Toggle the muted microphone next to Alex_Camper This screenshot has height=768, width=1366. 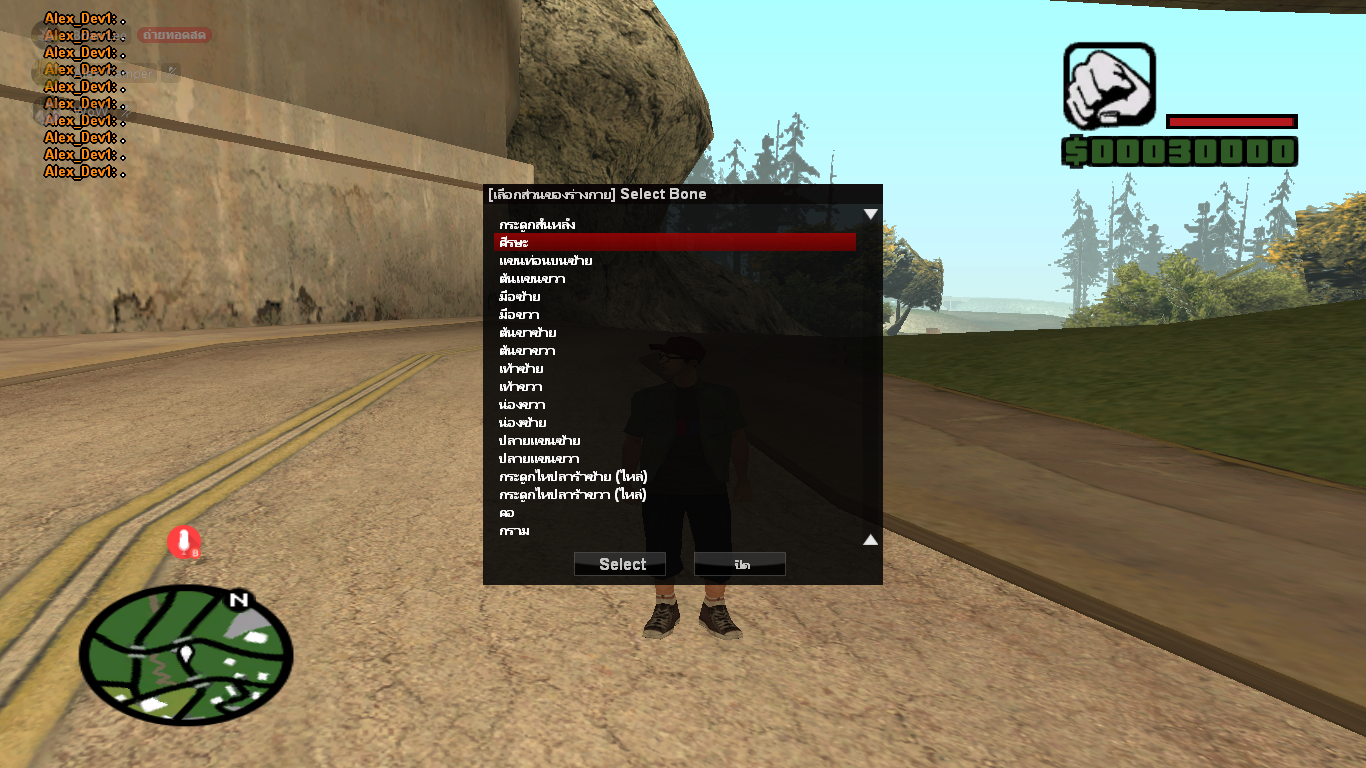pos(170,71)
